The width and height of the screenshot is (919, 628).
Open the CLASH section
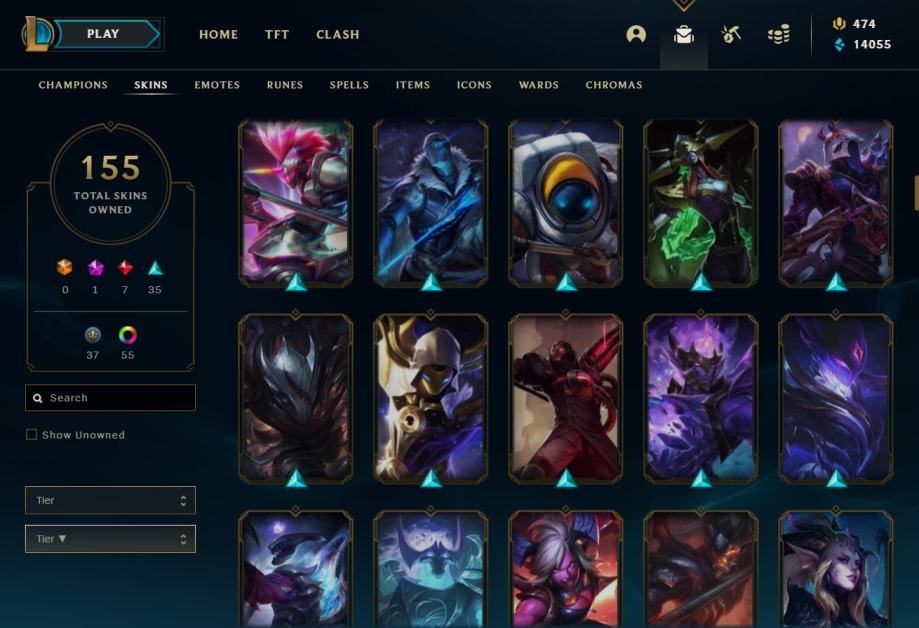[x=338, y=34]
